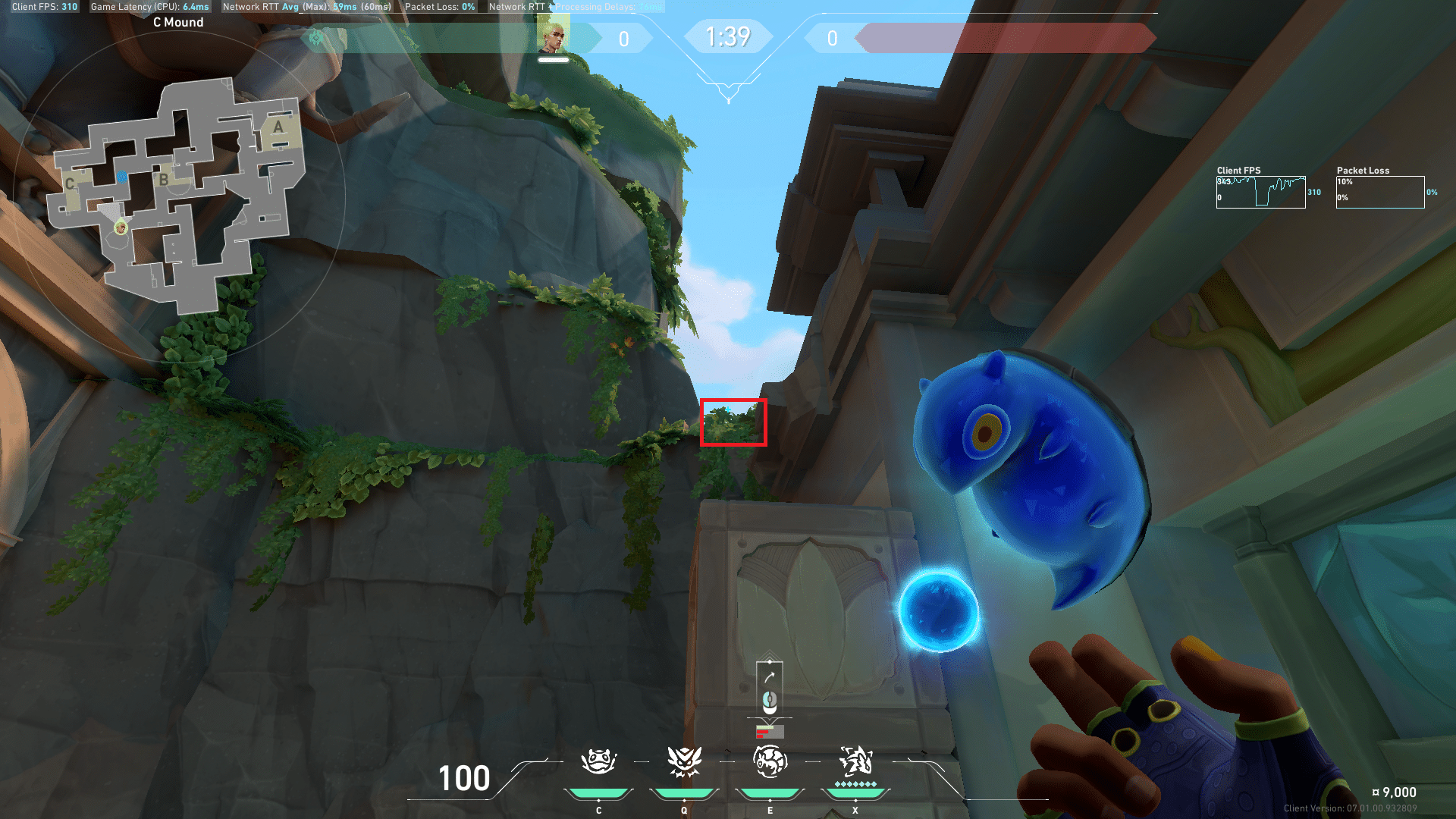The width and height of the screenshot is (1456, 819).
Task: Click the B site marker on minimap
Action: 163,180
